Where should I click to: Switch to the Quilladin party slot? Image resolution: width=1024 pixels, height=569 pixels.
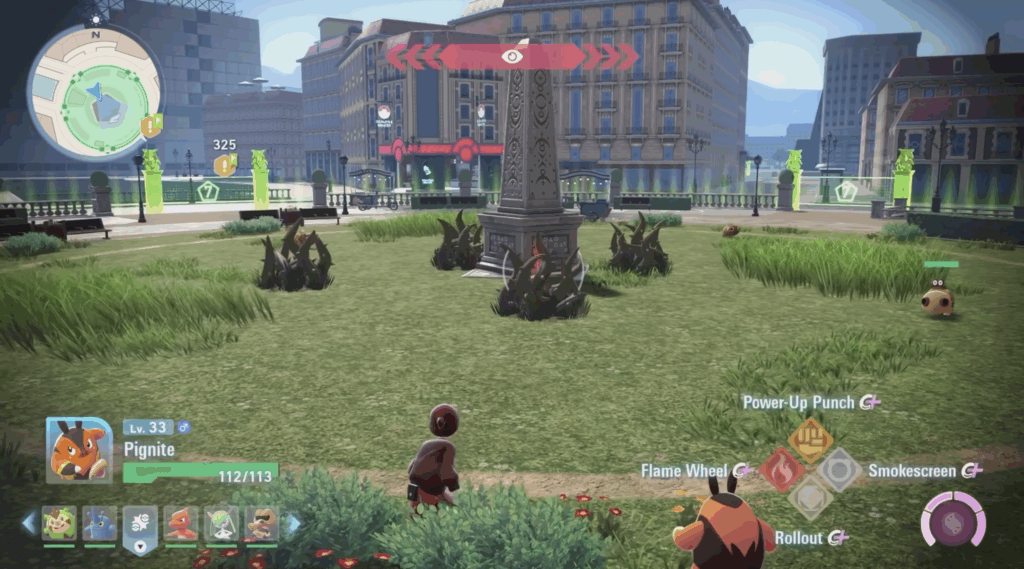pyautogui.click(x=59, y=523)
